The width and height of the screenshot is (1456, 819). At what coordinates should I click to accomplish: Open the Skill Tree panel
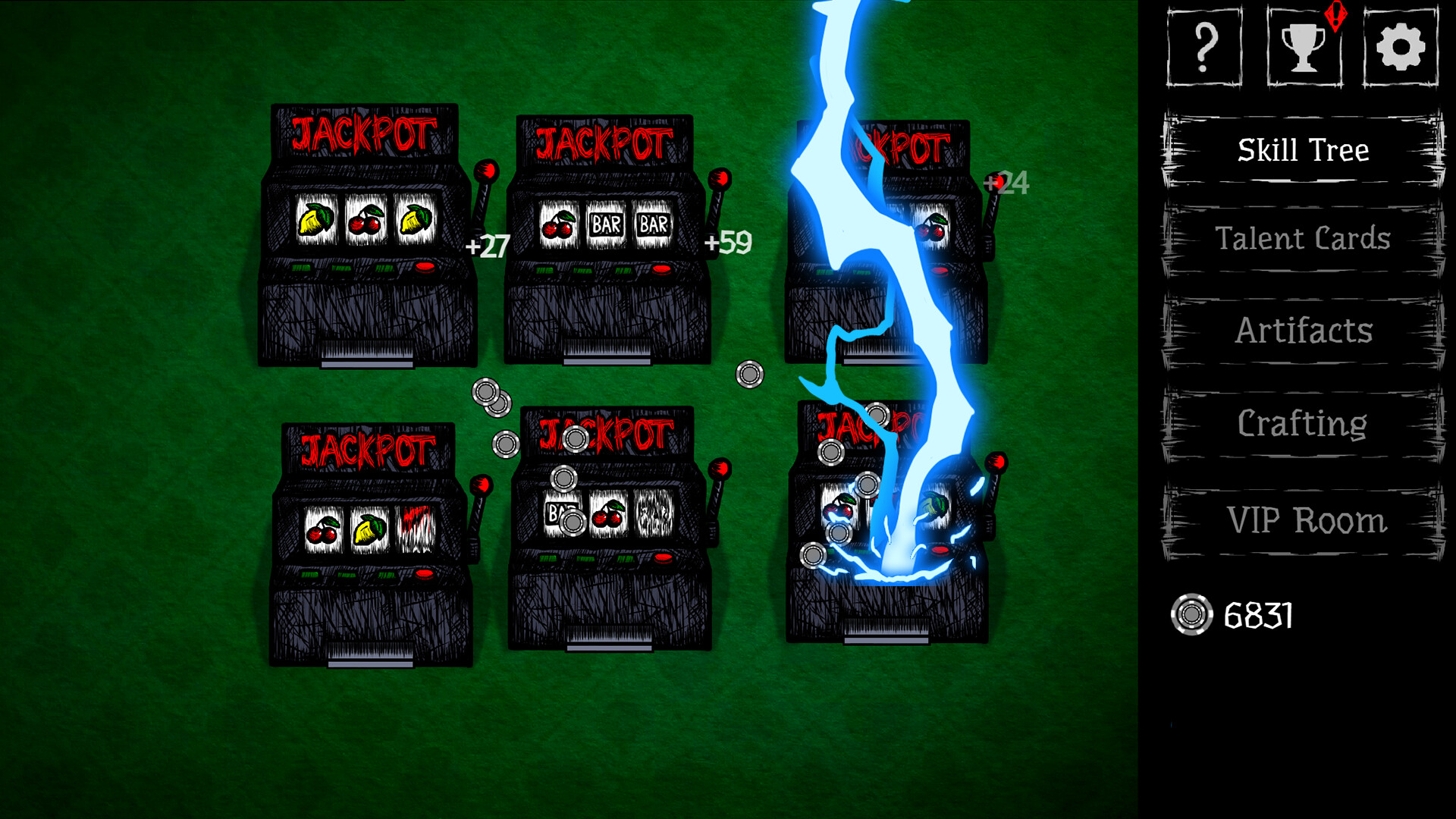coord(1302,149)
